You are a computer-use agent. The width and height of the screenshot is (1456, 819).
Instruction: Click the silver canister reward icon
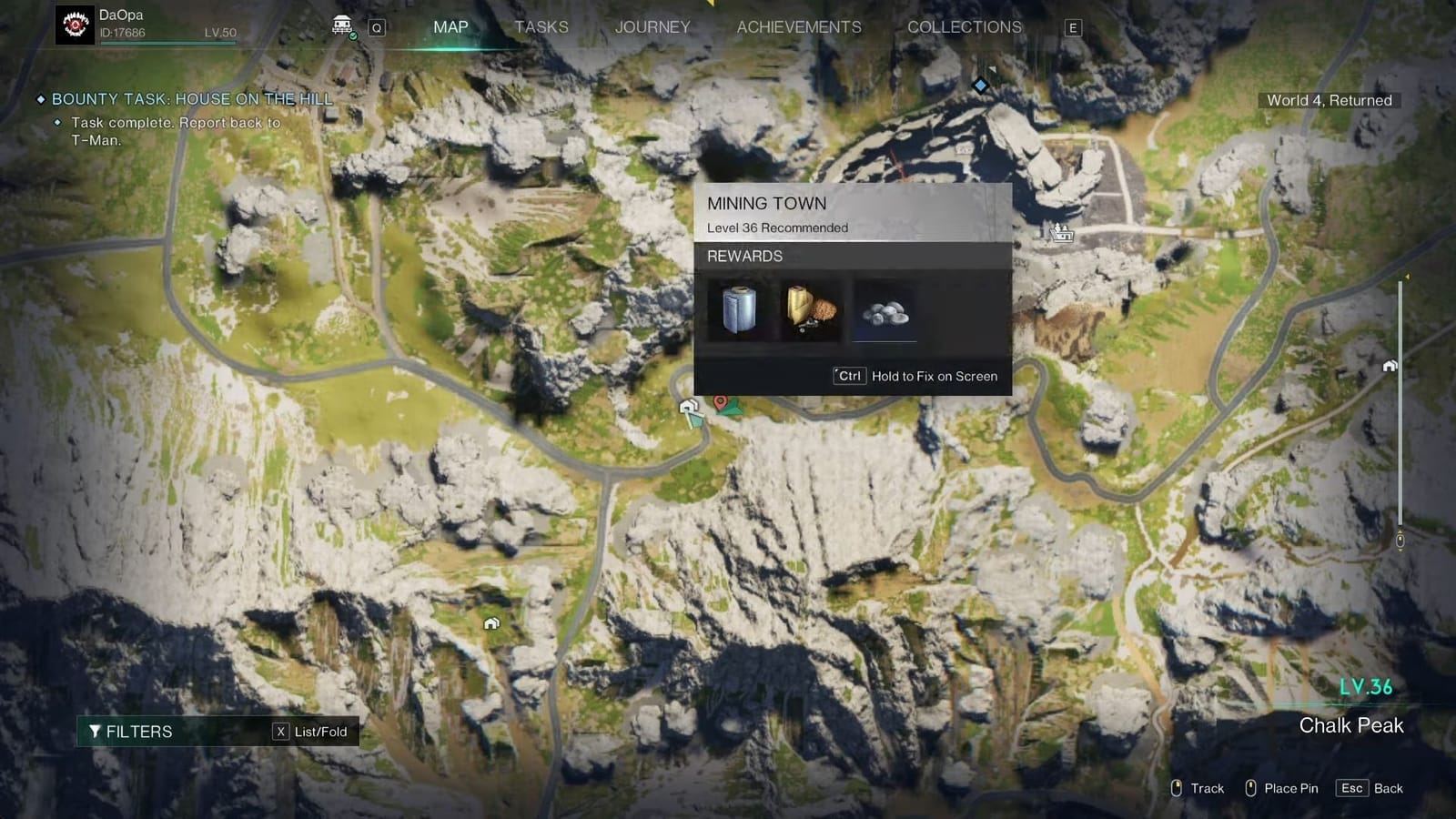[x=736, y=310]
